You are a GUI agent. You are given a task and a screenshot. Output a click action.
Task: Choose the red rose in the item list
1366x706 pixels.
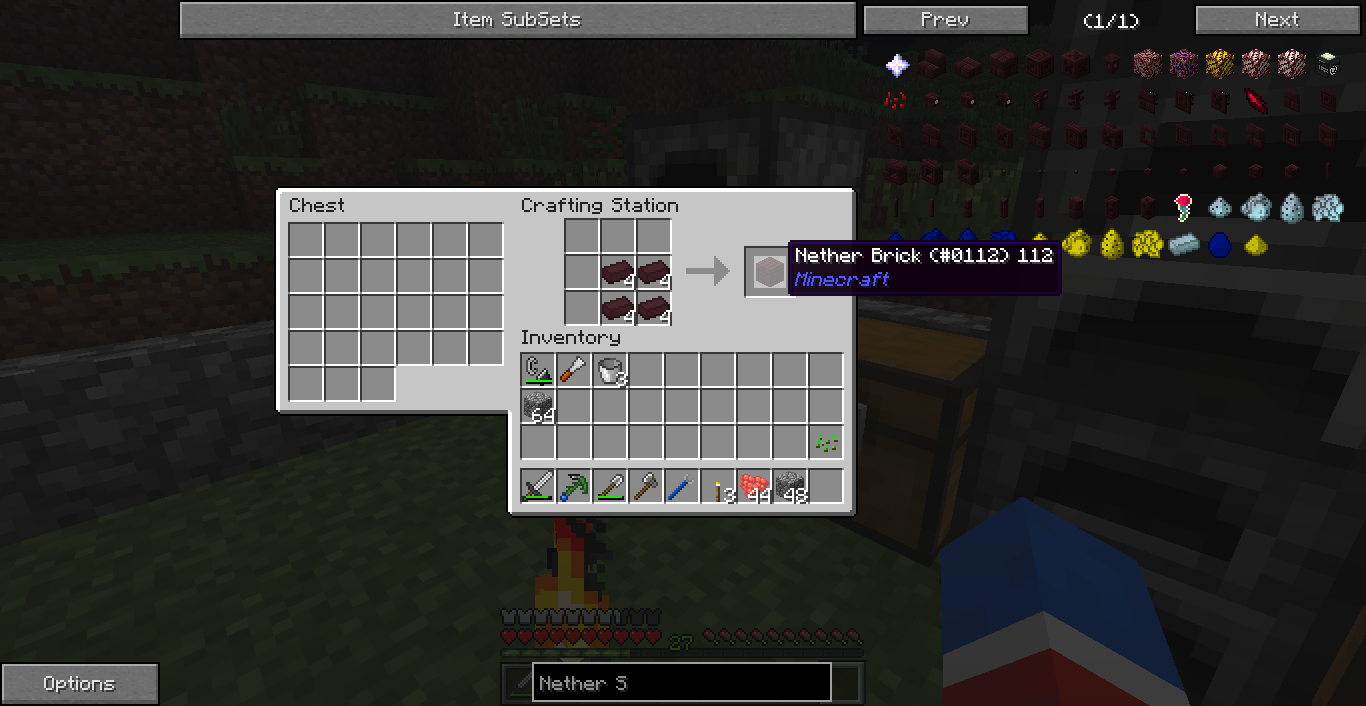1184,207
